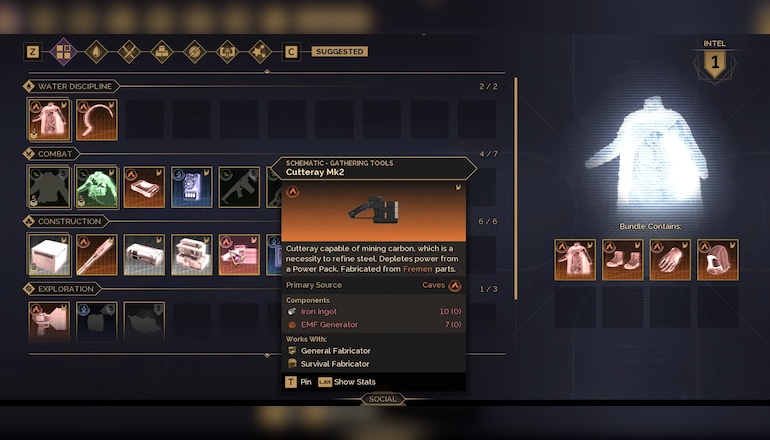
Task: Switch to the water droplet category tab
Action: point(95,51)
